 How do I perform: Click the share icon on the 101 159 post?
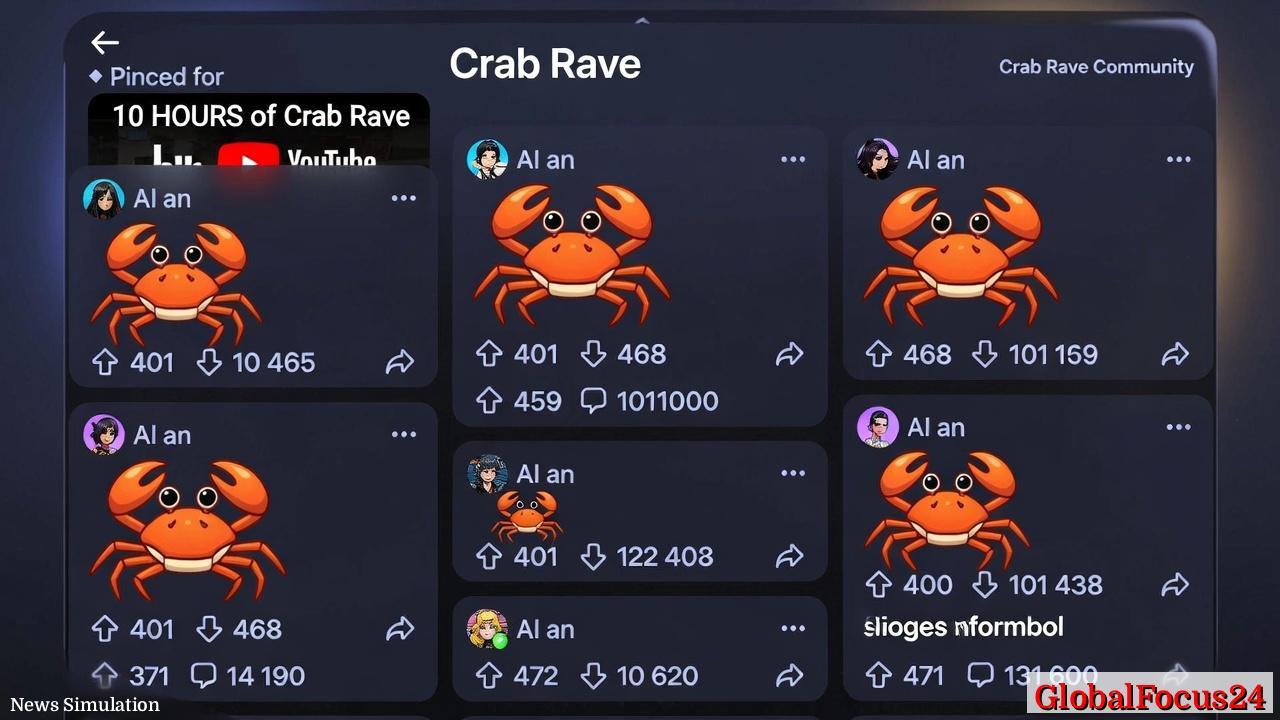(1176, 353)
